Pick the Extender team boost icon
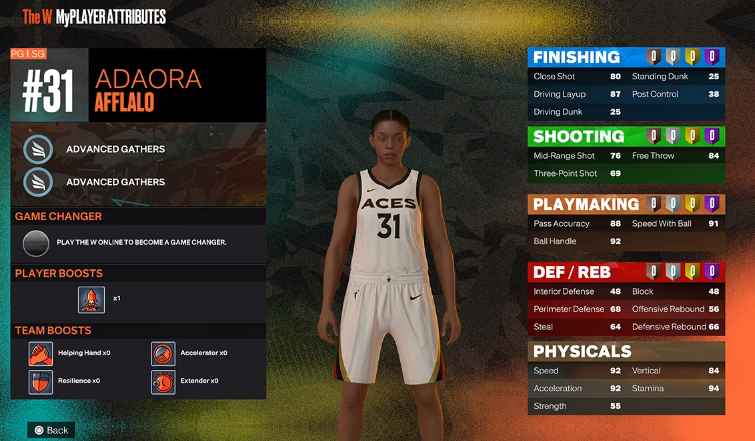This screenshot has height=441, width=755. pyautogui.click(x=163, y=381)
